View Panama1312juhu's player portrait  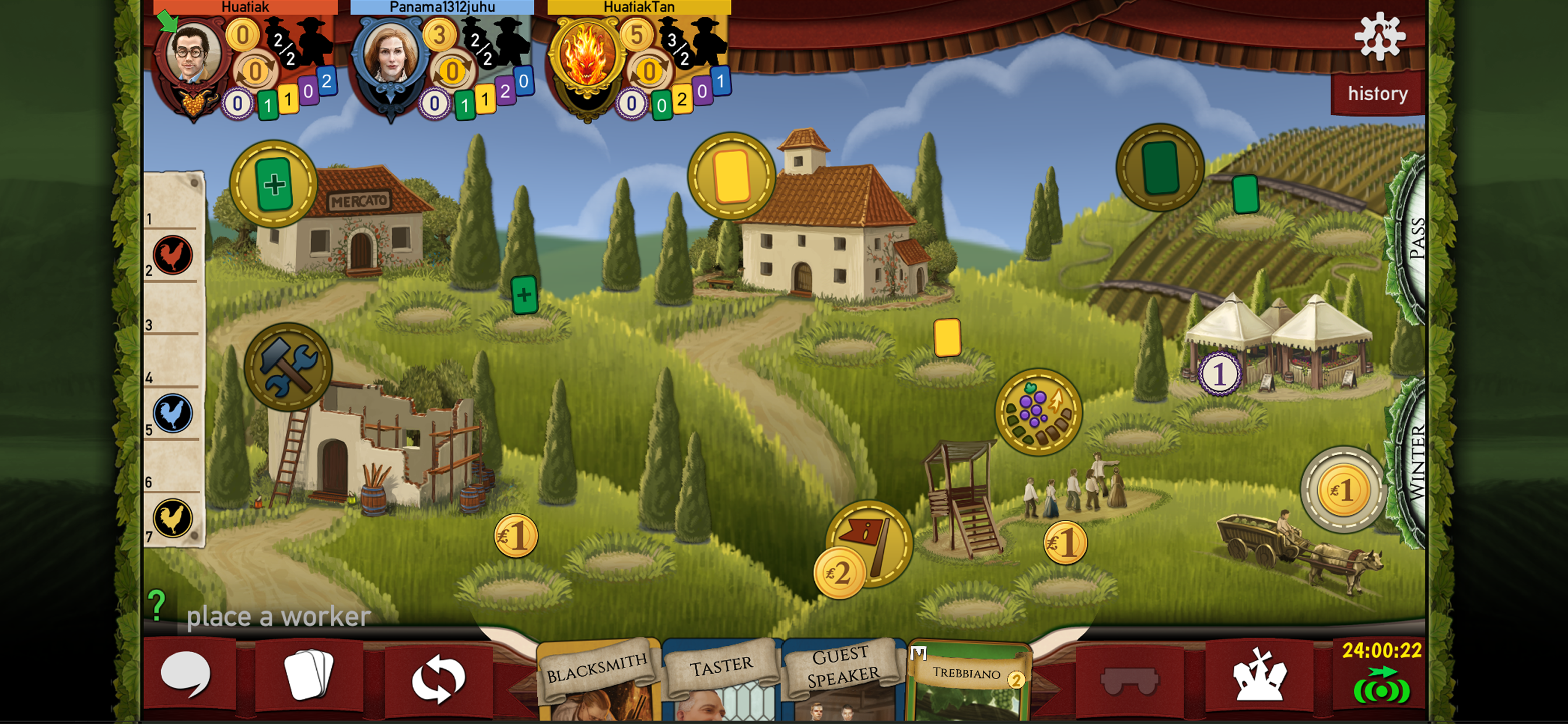390,56
